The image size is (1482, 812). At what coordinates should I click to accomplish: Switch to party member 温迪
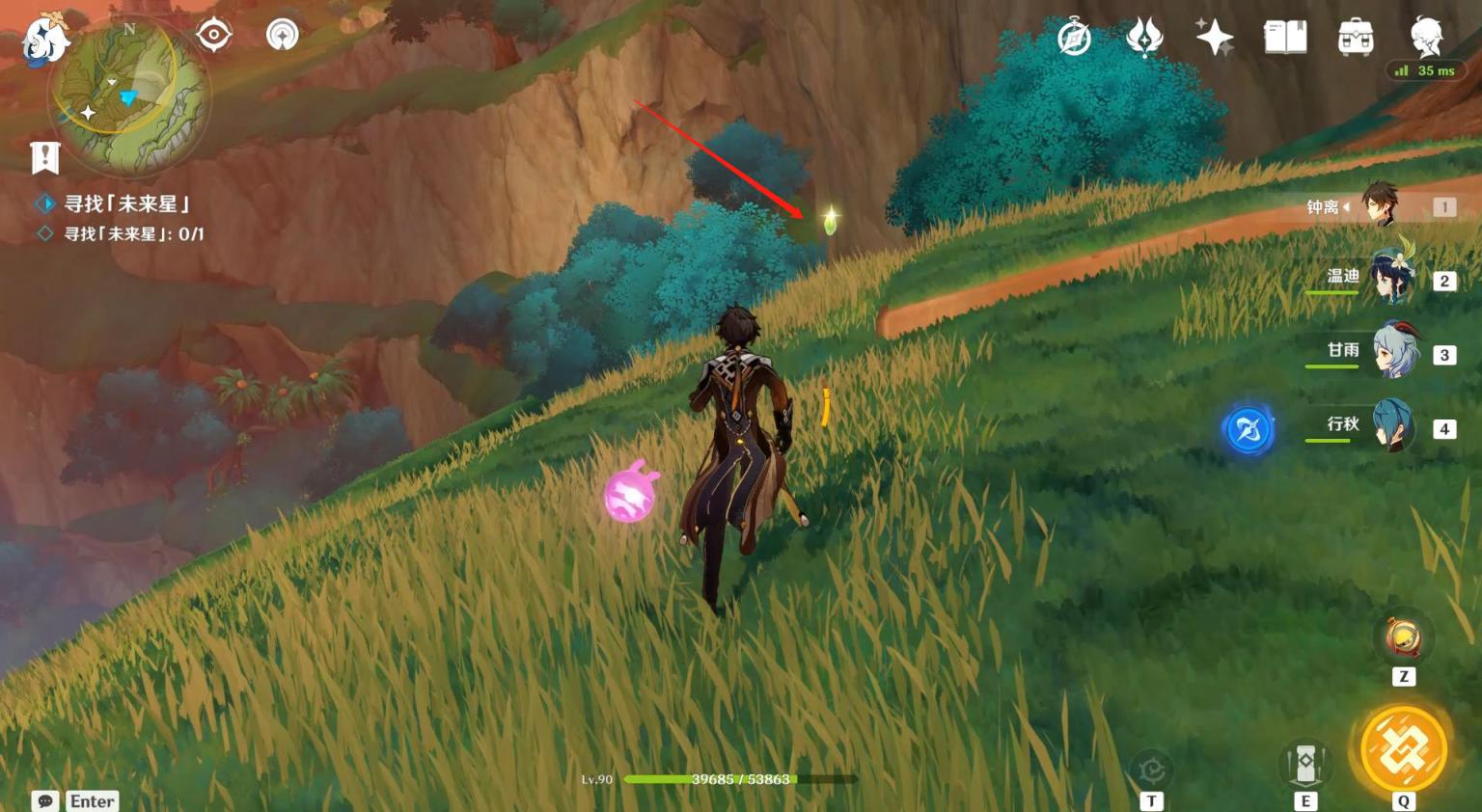(x=1389, y=279)
